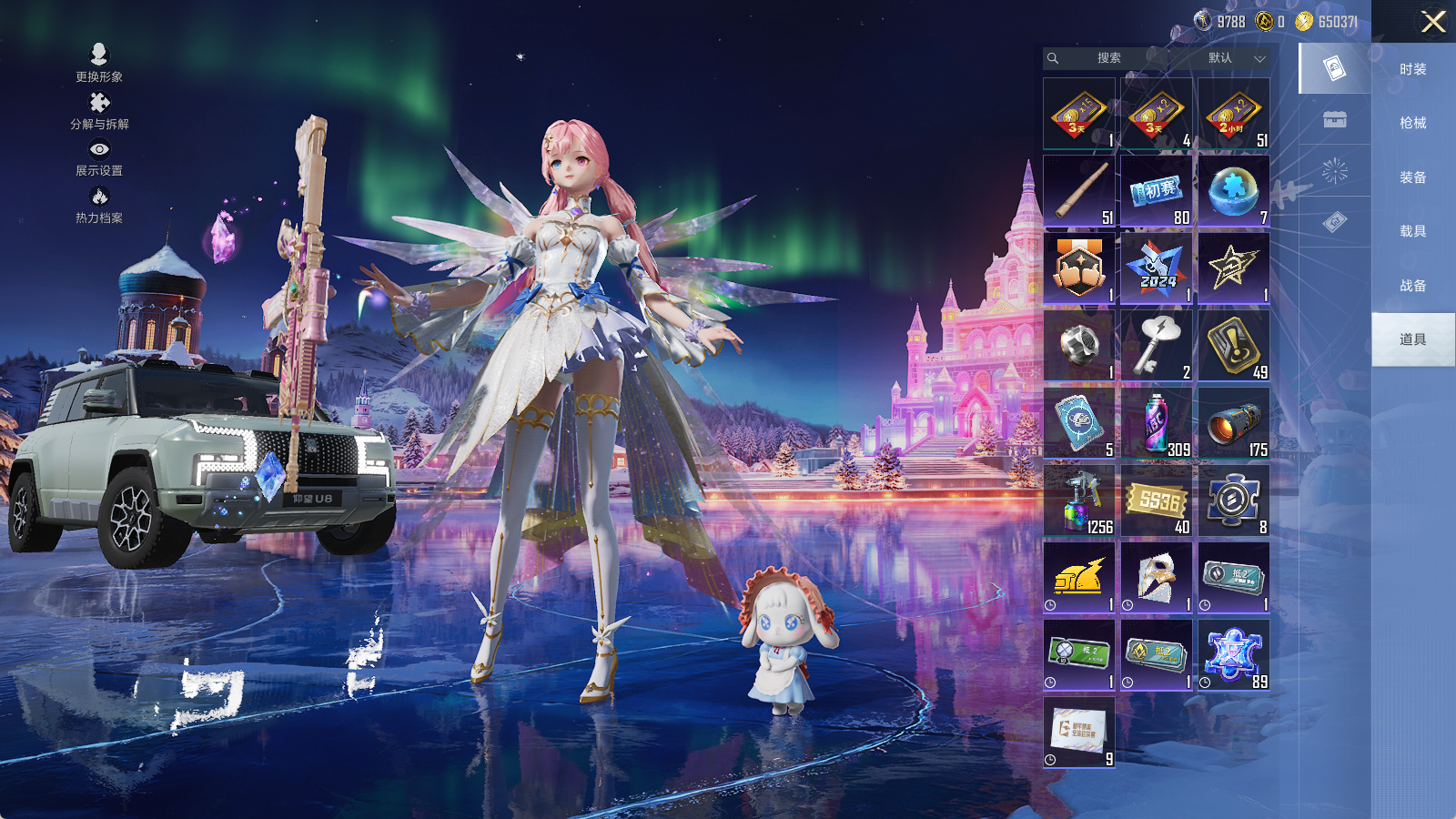This screenshot has width=1456, height=819.
Task: Select the 2024 star badge item
Action: pyautogui.click(x=1157, y=268)
